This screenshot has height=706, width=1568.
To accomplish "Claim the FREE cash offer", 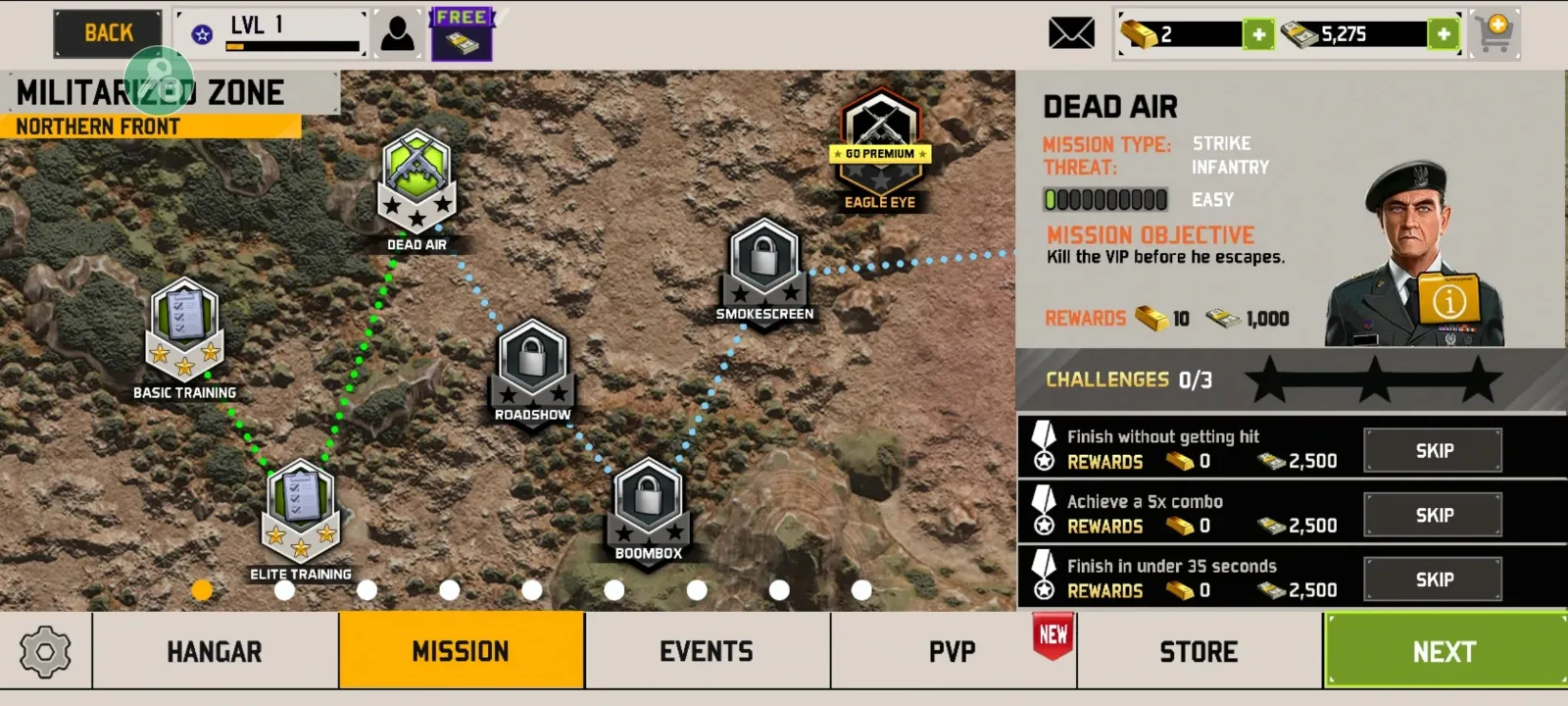I will click(x=462, y=35).
